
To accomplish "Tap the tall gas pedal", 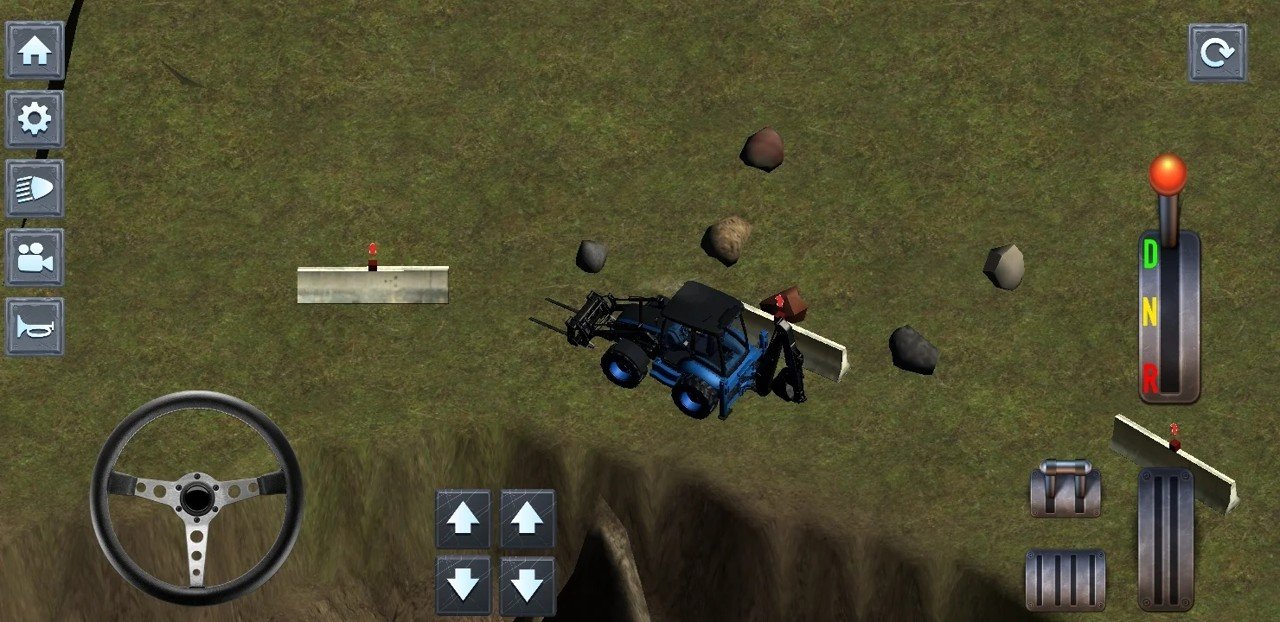I will 1166,538.
